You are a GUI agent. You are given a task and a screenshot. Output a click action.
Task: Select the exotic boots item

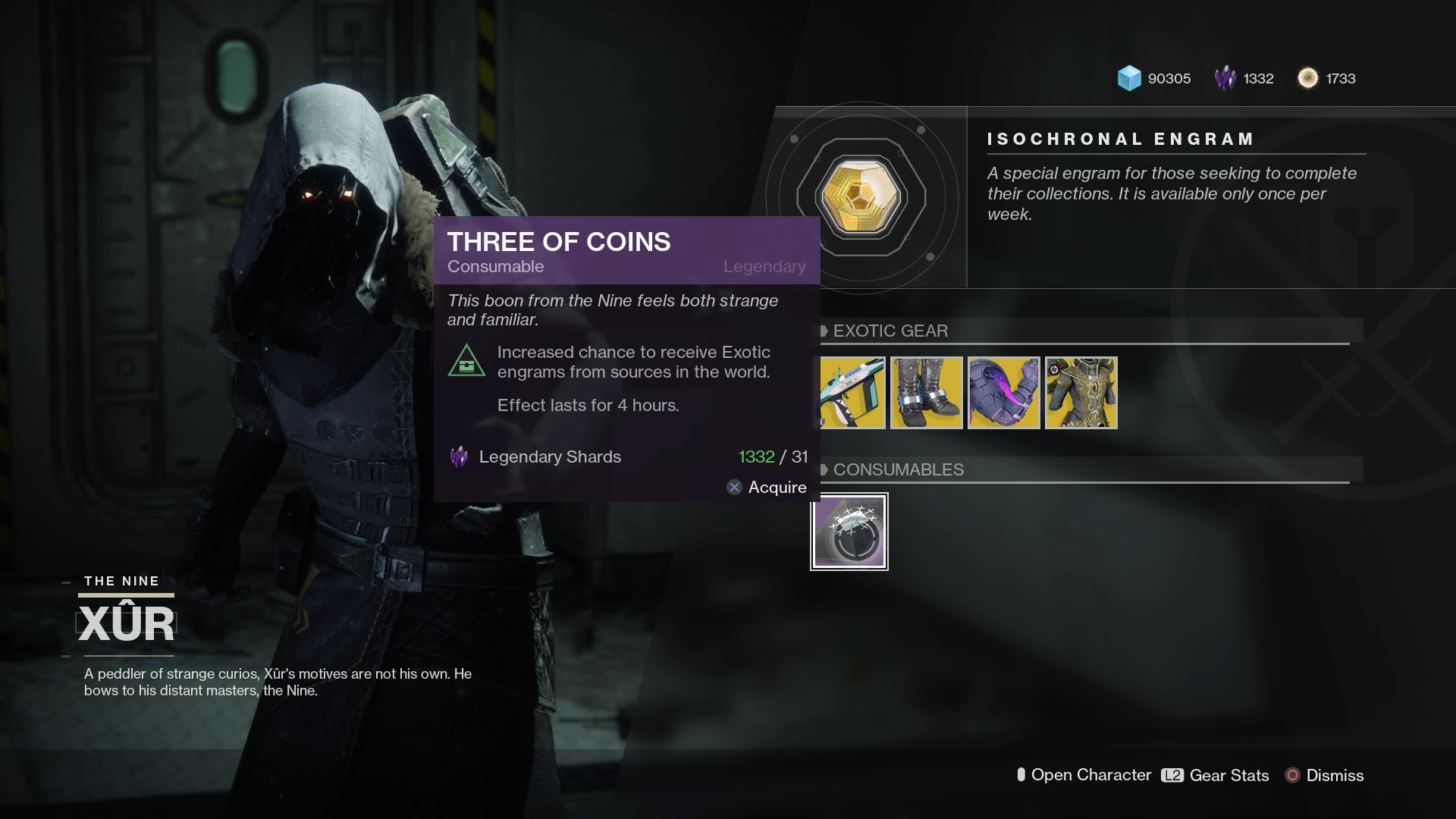(x=927, y=393)
